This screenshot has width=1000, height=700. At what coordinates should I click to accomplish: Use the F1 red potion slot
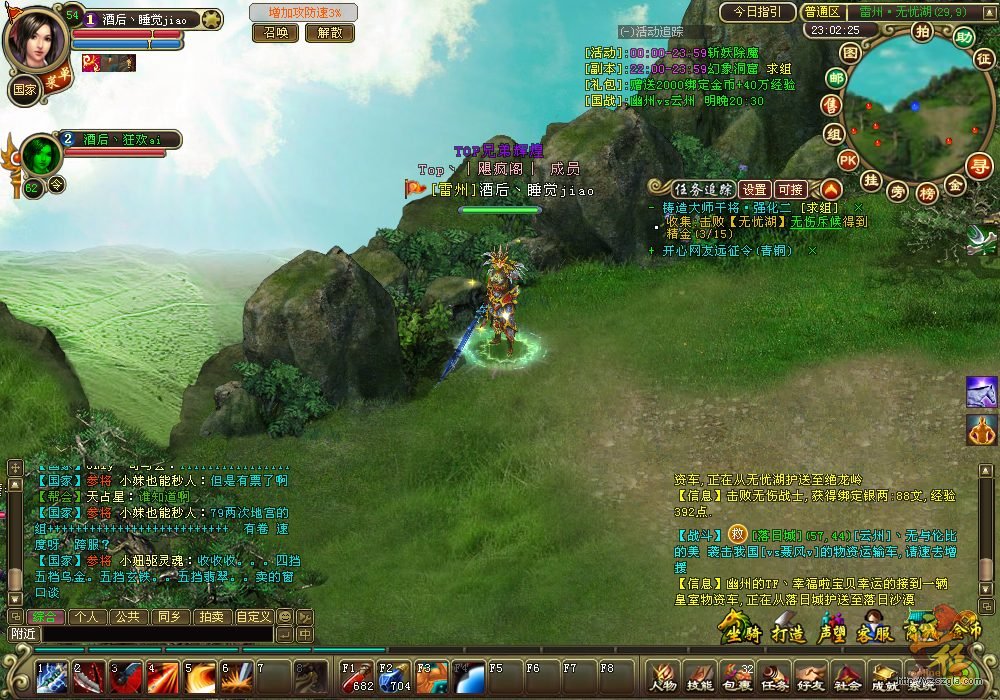pos(358,676)
